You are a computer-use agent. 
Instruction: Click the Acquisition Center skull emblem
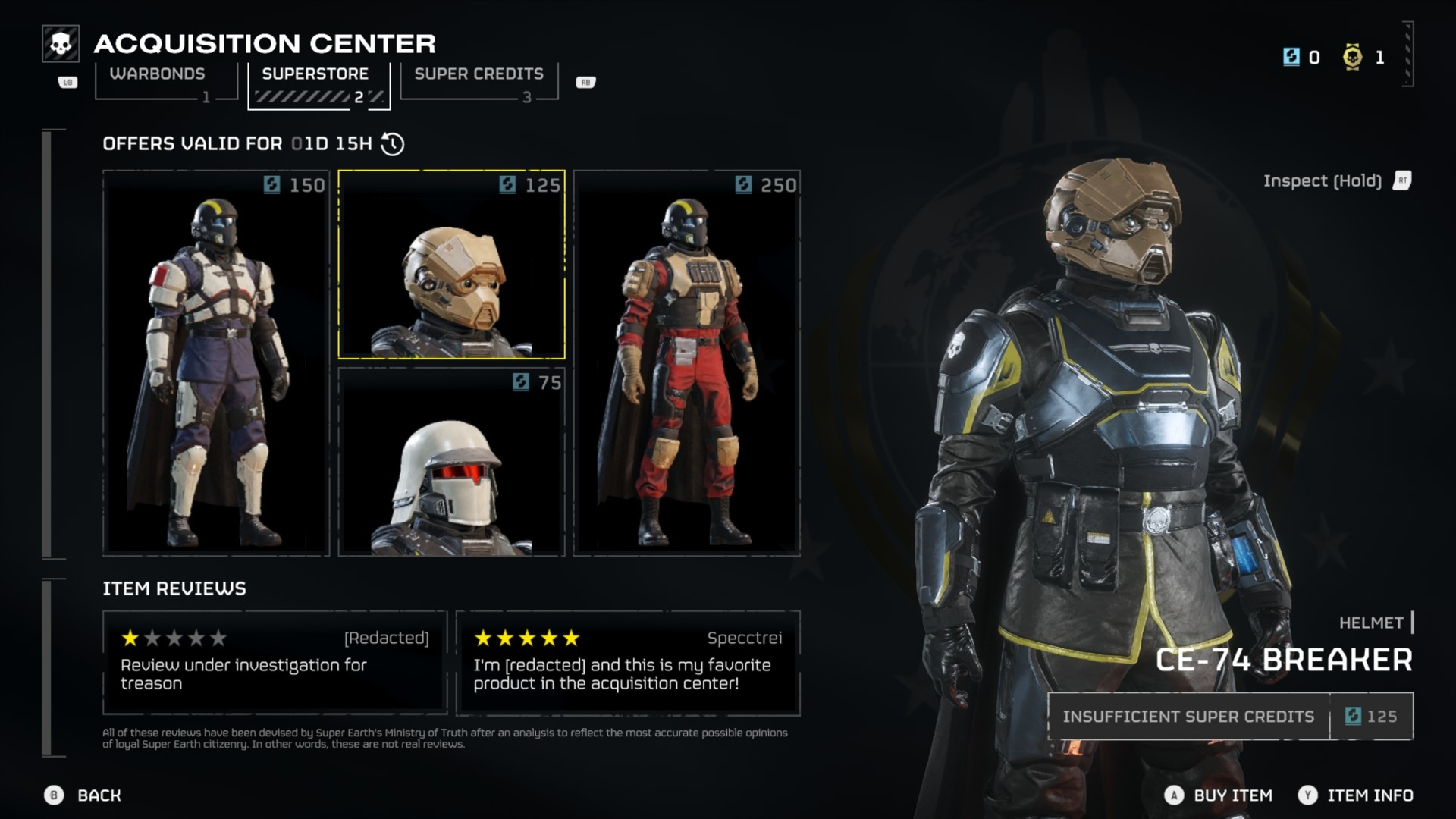point(60,44)
